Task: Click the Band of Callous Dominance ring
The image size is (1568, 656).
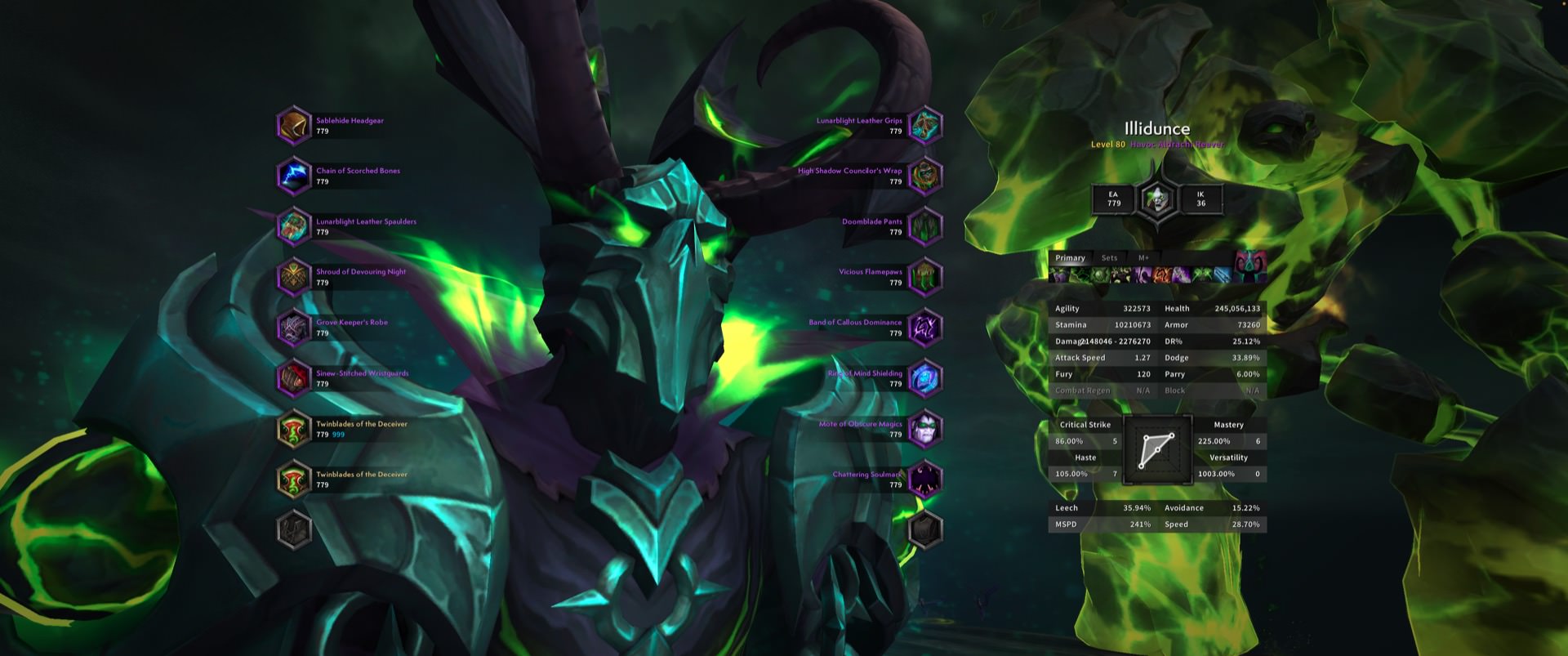Action: (925, 328)
